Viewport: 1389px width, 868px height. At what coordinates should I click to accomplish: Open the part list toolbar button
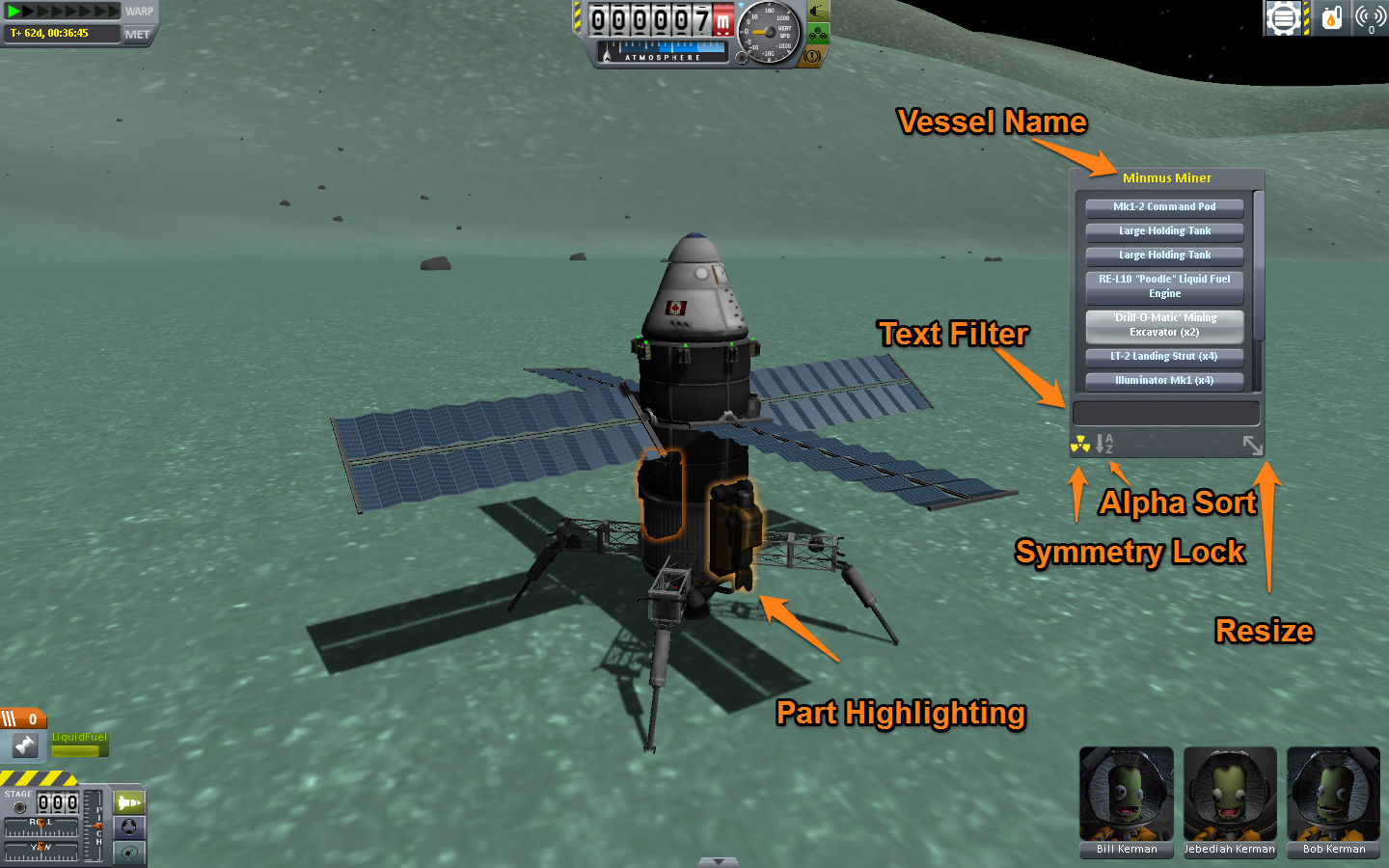[1283, 17]
